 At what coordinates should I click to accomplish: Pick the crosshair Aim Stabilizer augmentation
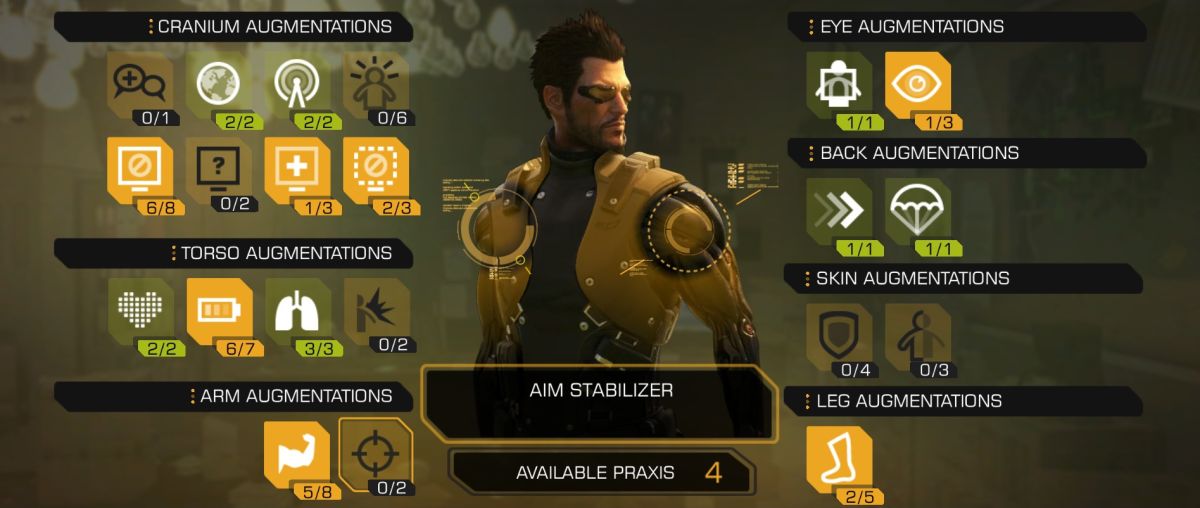tap(375, 452)
